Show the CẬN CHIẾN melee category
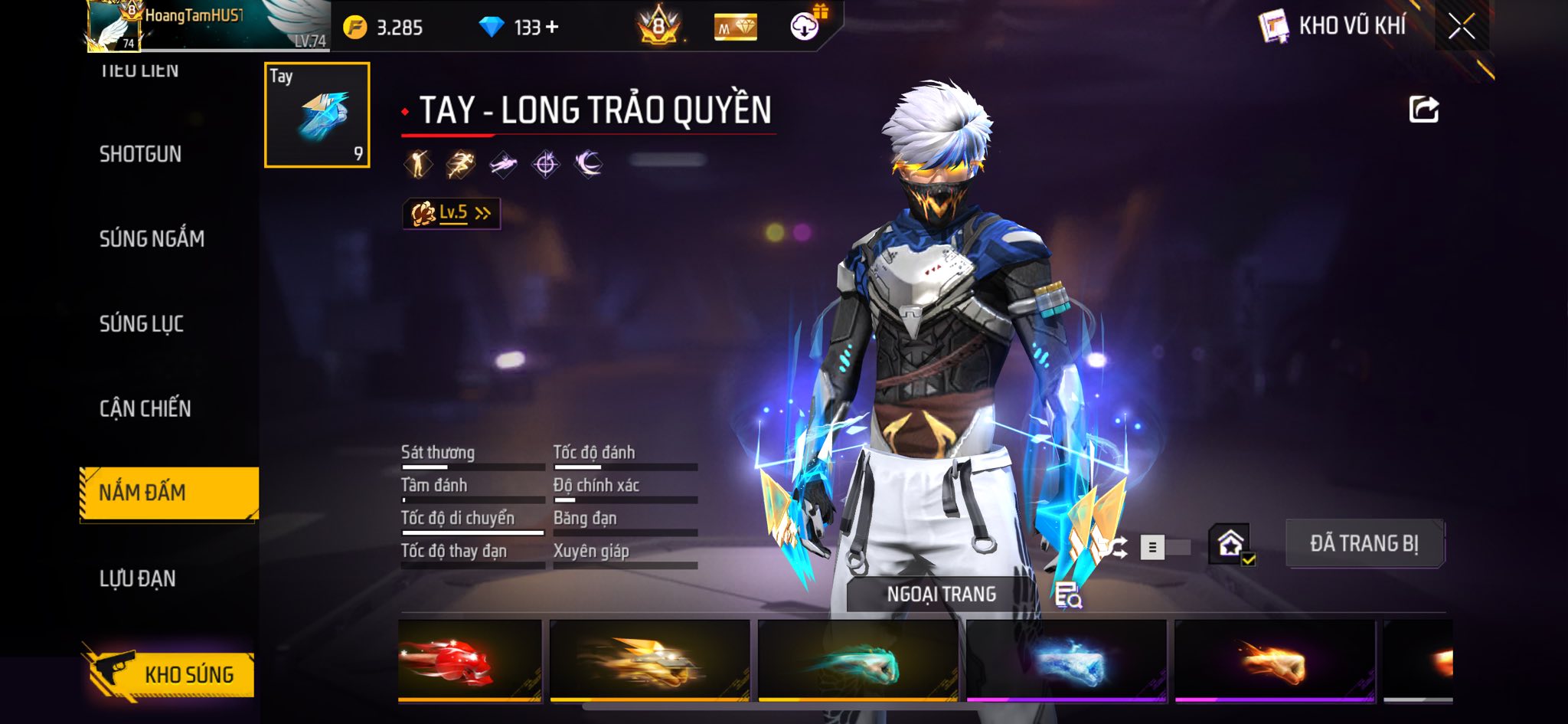The image size is (1568, 724). point(145,408)
